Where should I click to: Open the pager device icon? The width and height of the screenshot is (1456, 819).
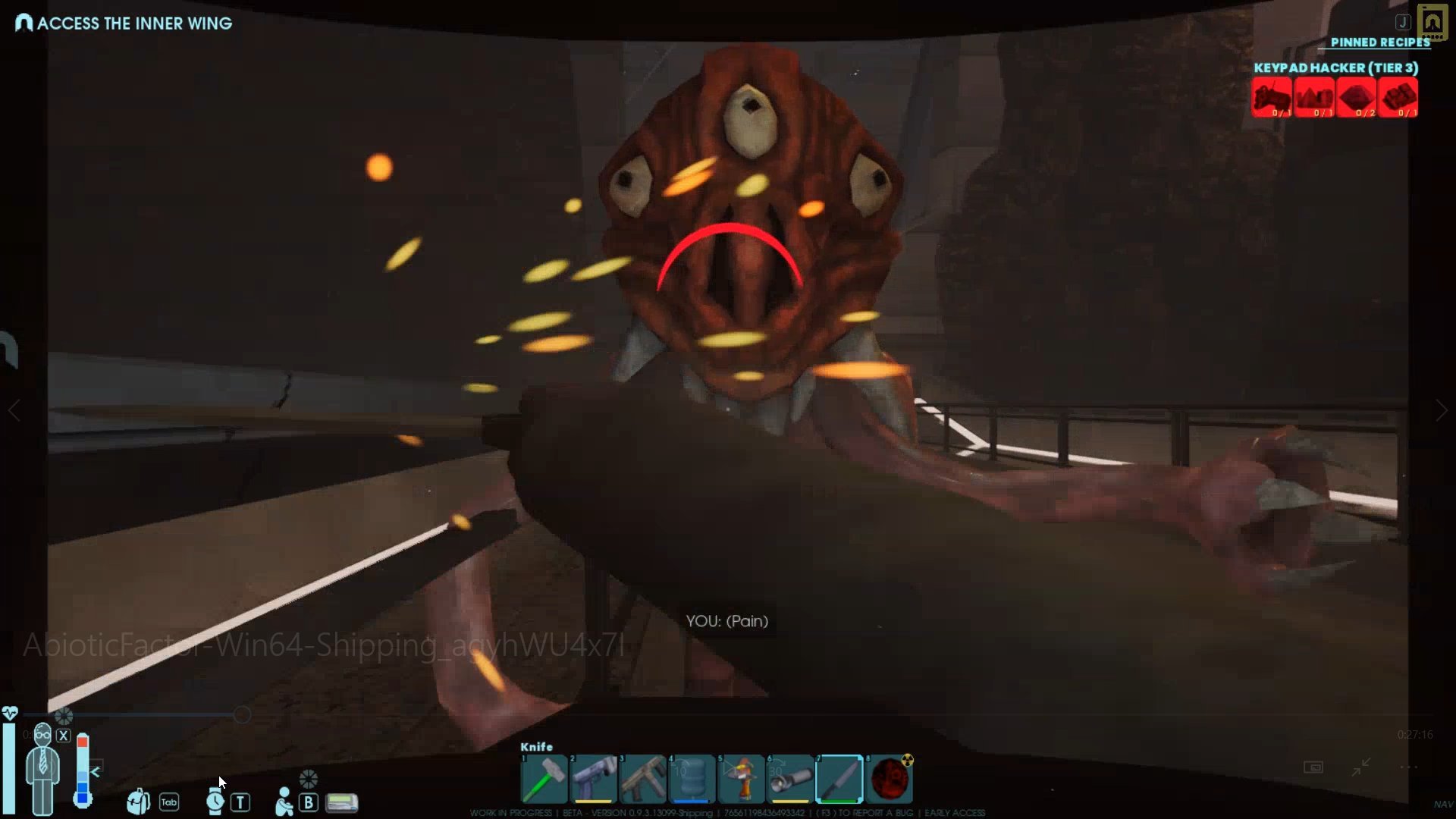pyautogui.click(x=342, y=802)
